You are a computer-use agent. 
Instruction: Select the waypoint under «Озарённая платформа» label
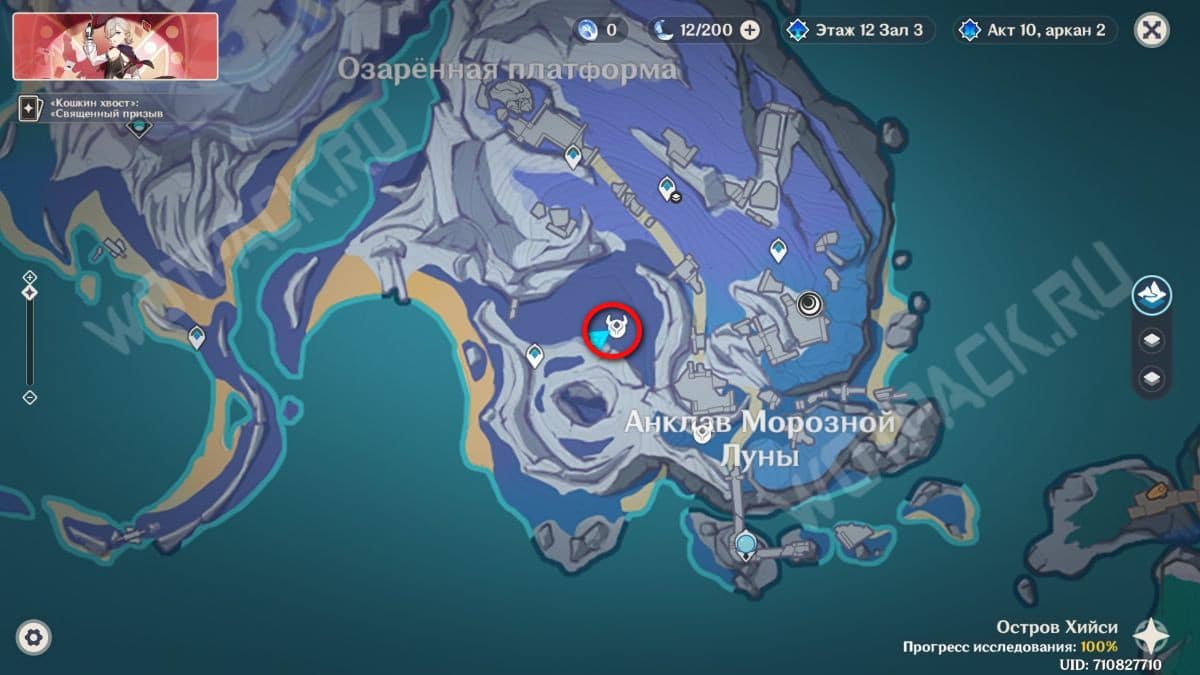573,155
